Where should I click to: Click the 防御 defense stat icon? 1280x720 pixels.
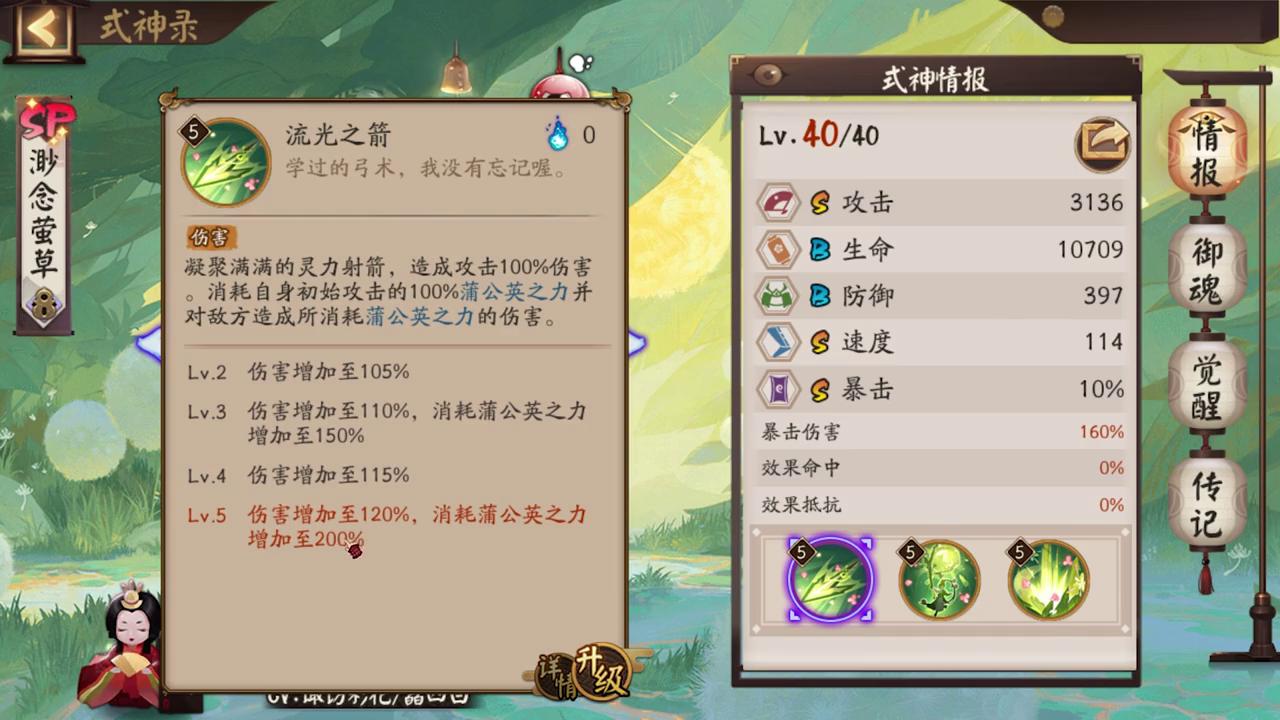[x=779, y=296]
